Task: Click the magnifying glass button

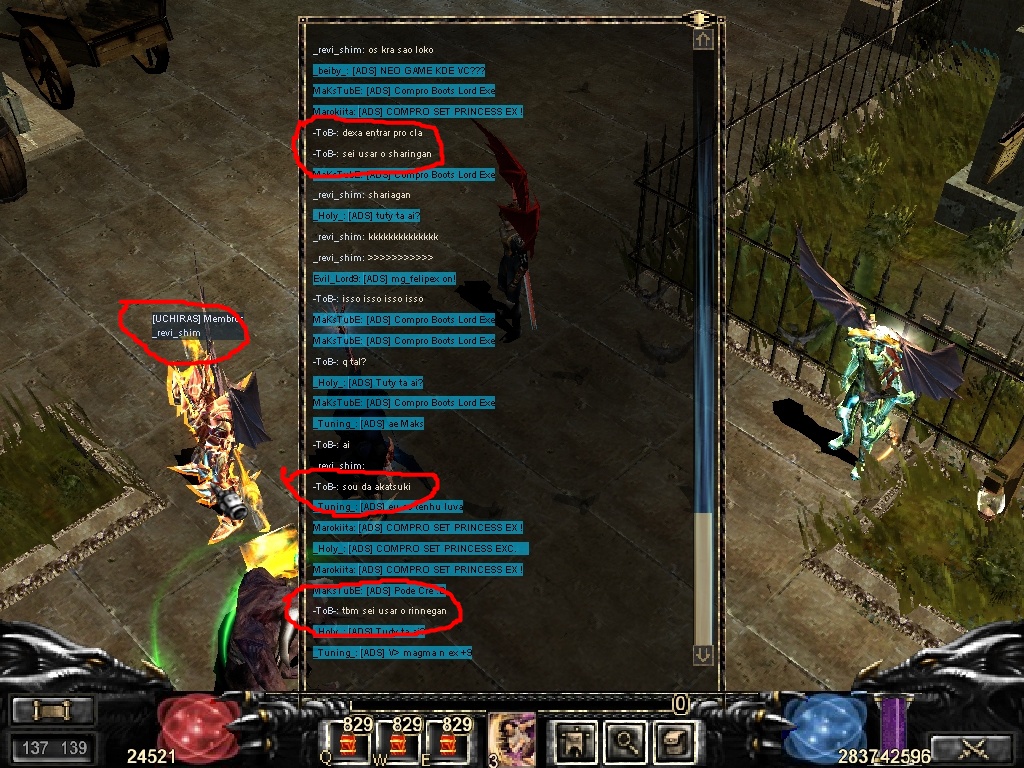Action: [626, 741]
